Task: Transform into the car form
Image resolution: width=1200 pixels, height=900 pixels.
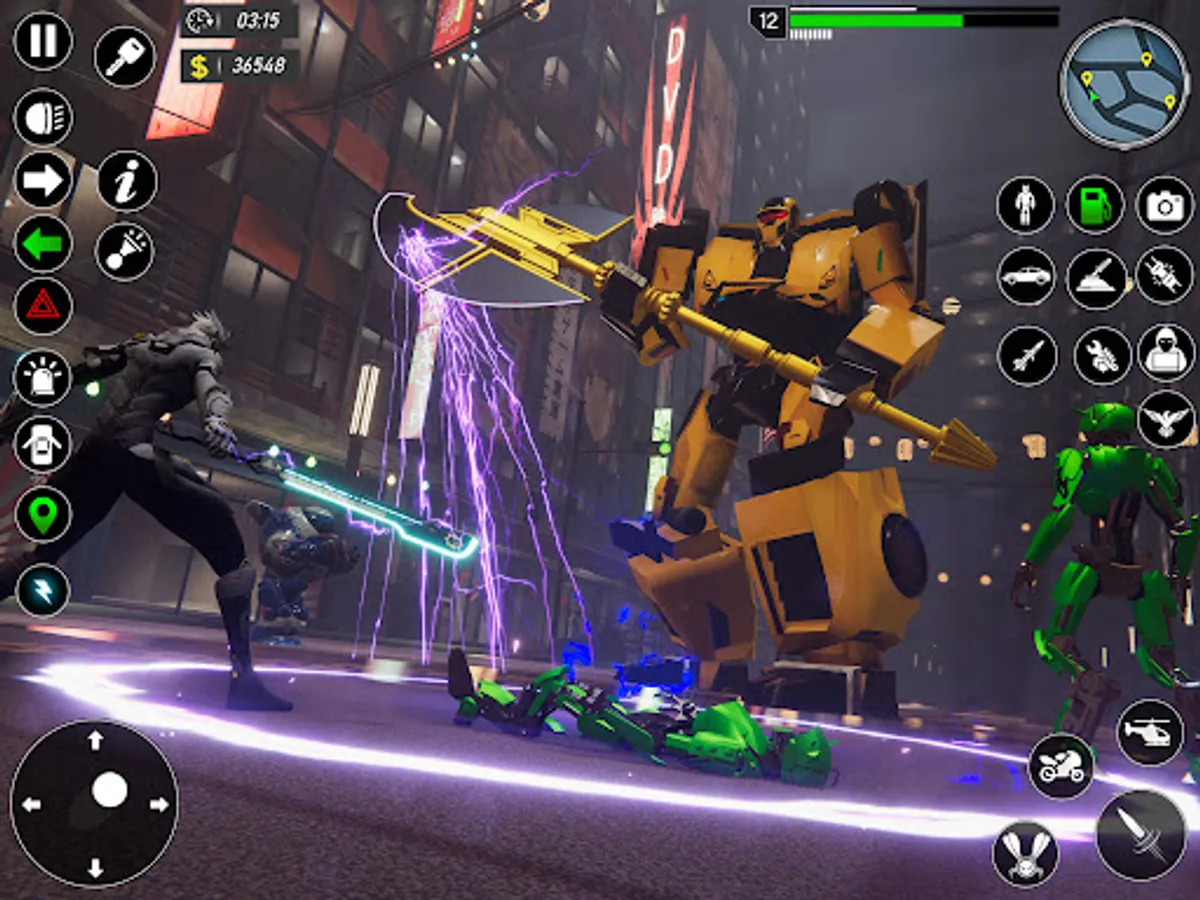Action: coord(1026,277)
